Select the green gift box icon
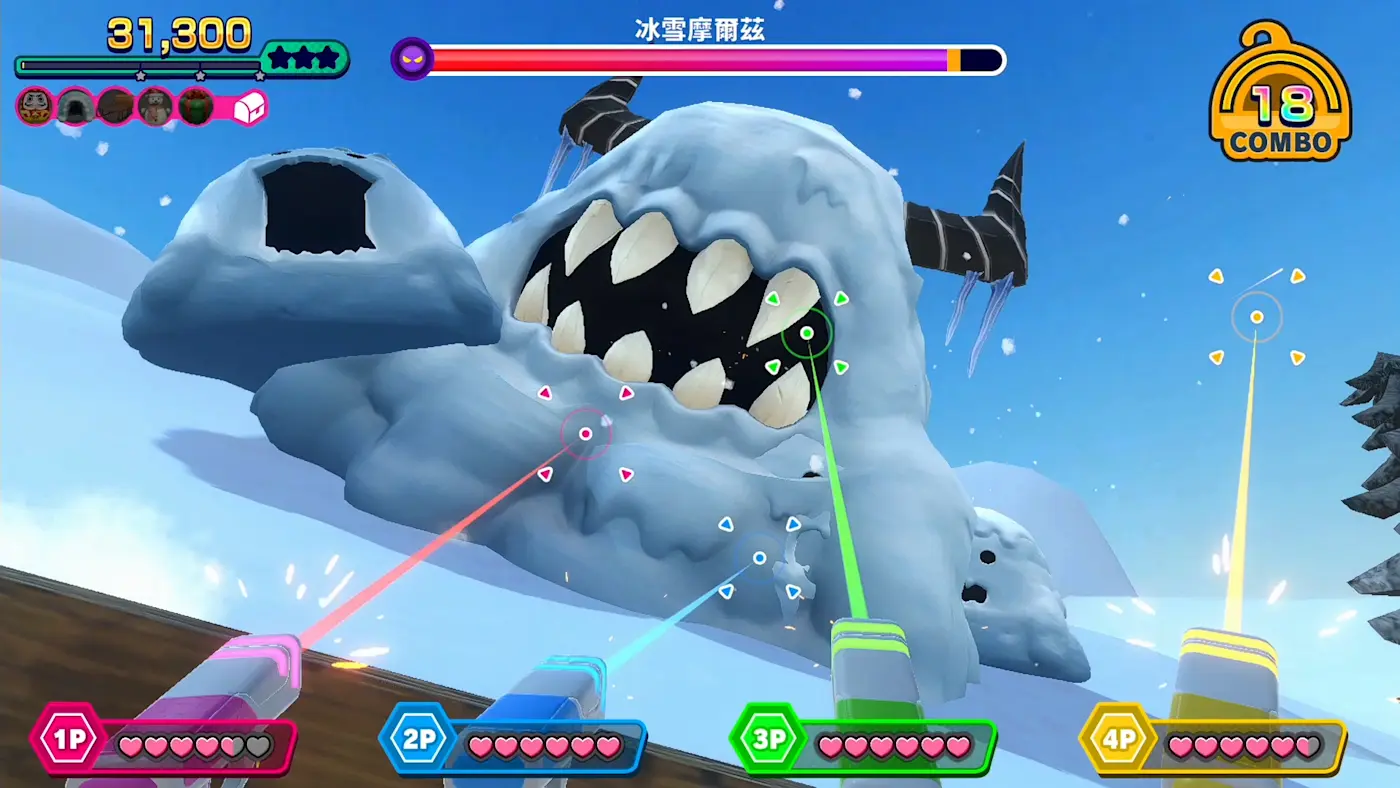This screenshot has width=1400, height=788. coord(195,106)
